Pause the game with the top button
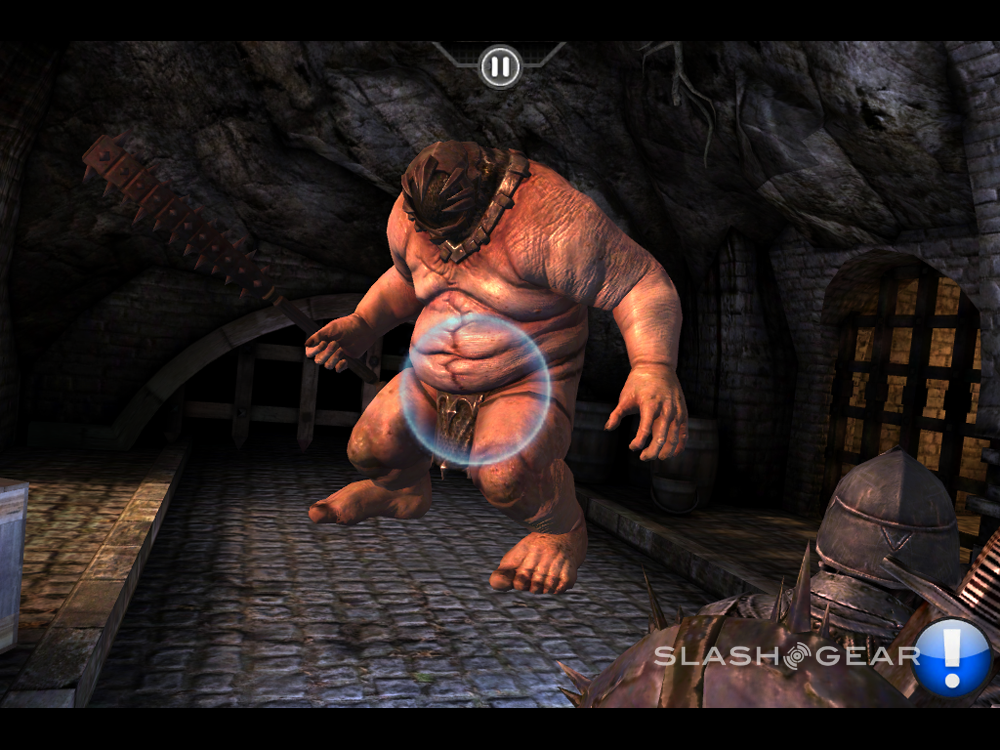Screen dimensions: 1000x750 tap(500, 67)
